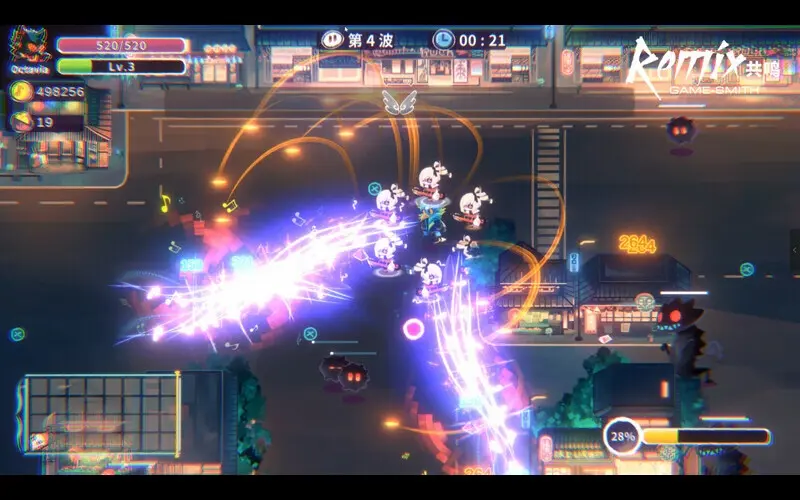Select the gold coin currency icon
Image resolution: width=800 pixels, height=500 pixels.
[21, 92]
